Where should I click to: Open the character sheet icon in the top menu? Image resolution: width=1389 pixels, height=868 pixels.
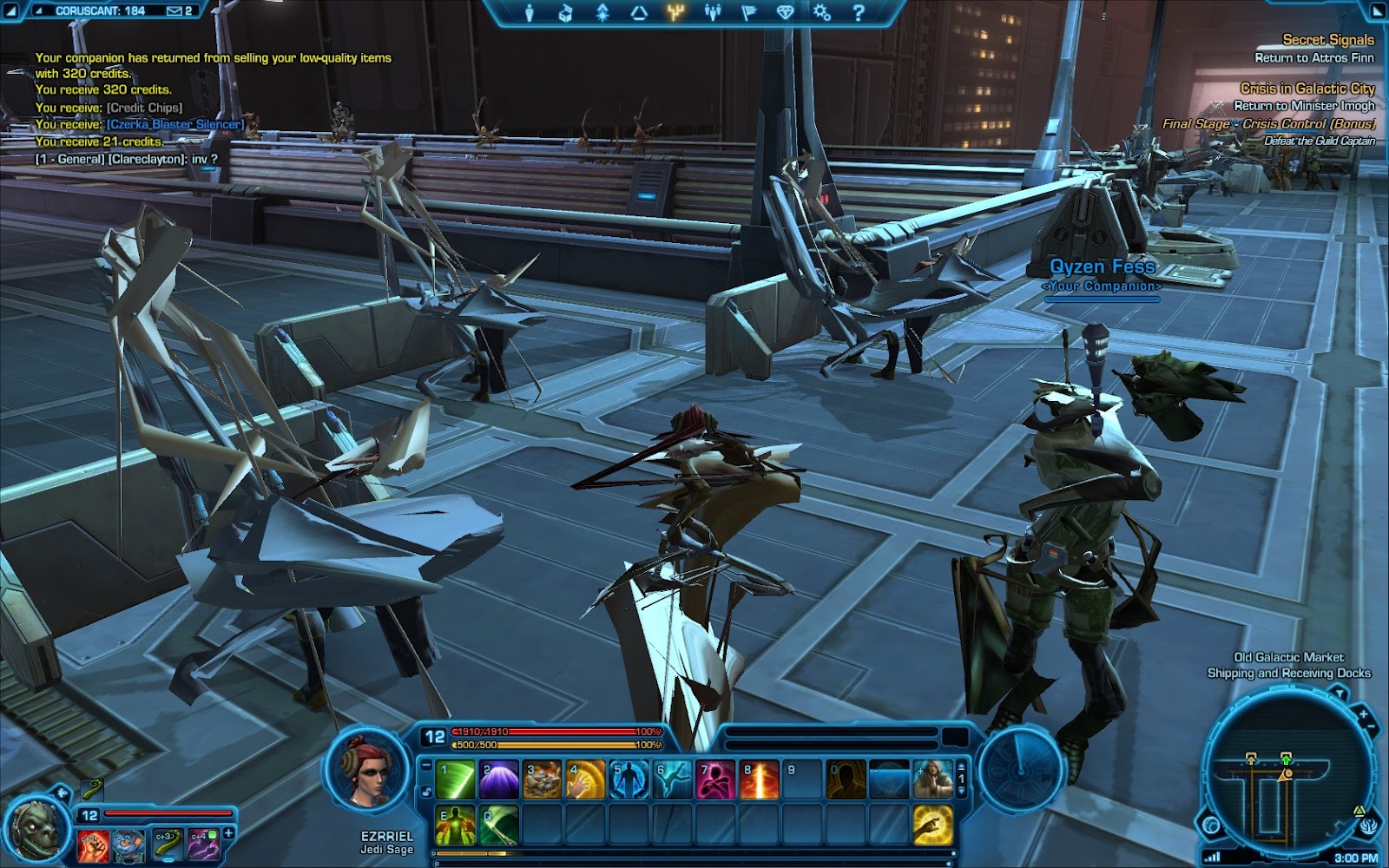pyautogui.click(x=529, y=12)
